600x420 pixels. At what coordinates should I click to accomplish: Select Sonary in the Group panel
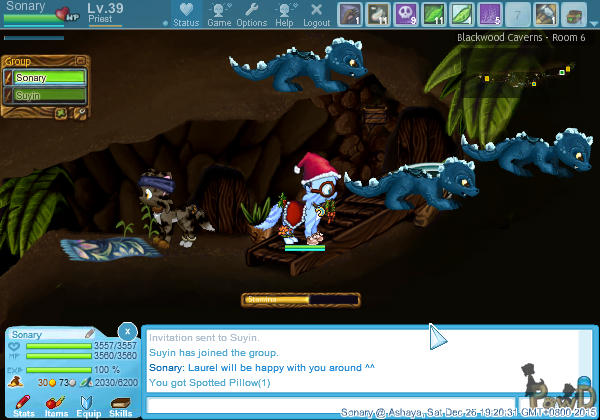click(x=45, y=77)
